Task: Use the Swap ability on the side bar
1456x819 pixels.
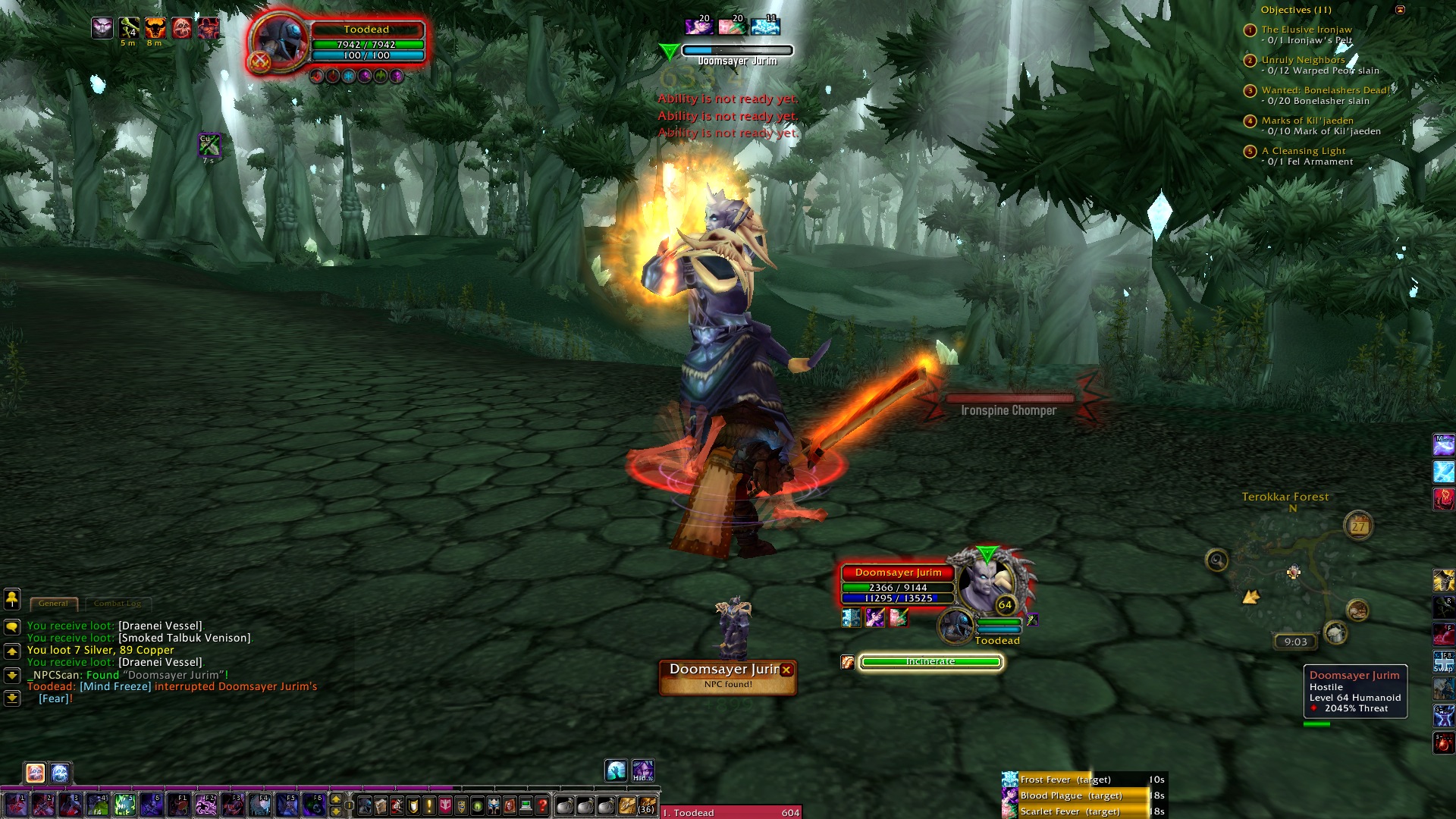Action: pyautogui.click(x=1443, y=661)
